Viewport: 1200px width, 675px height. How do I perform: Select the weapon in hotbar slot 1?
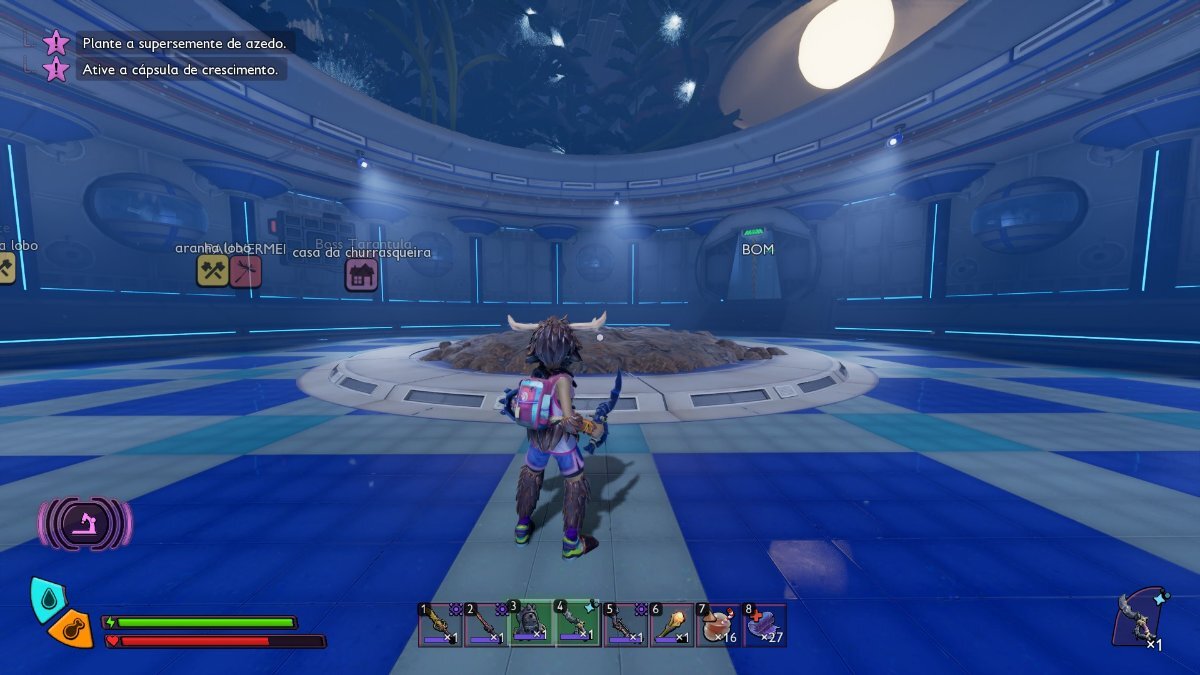pos(440,625)
